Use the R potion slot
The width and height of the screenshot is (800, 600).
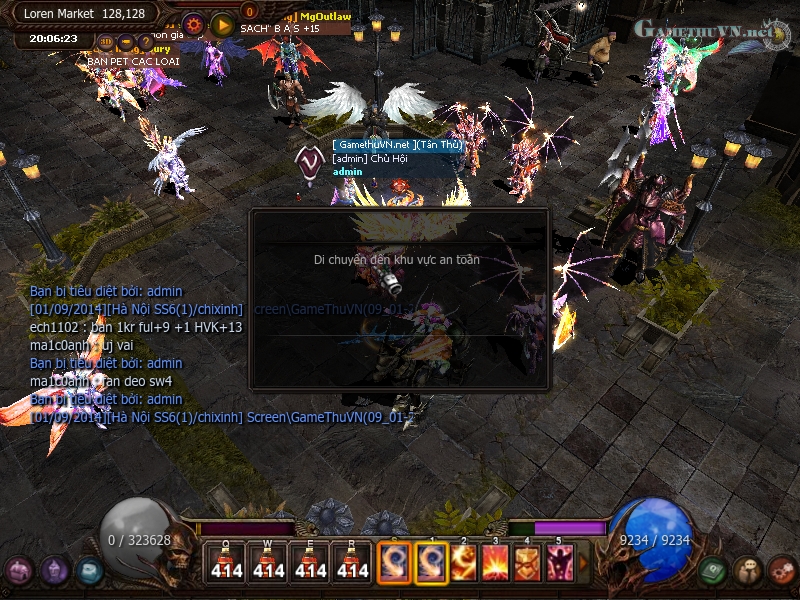(353, 562)
